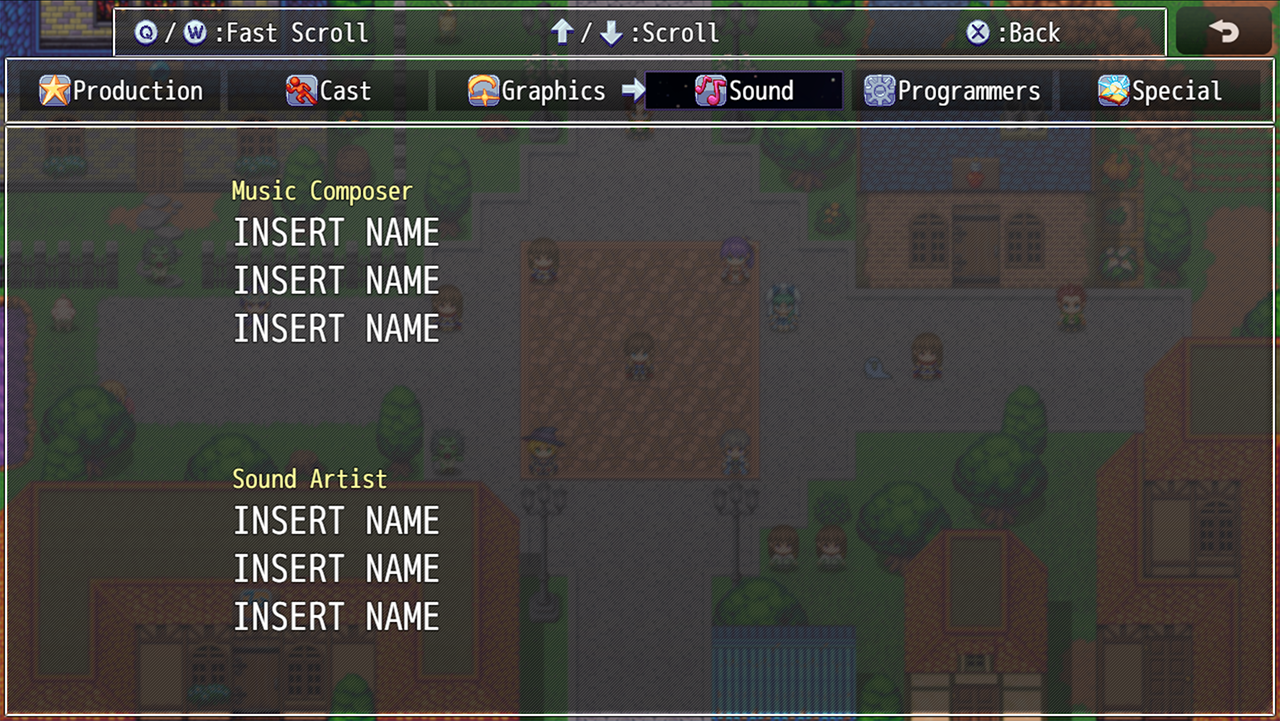
Task: Click the return arrow button
Action: (x=1223, y=32)
